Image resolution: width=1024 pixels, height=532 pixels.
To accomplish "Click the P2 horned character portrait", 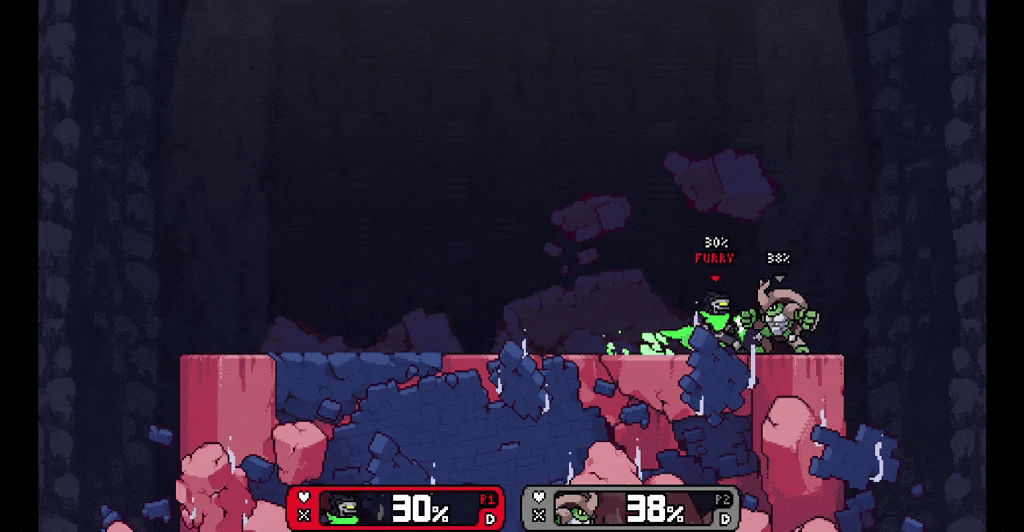I will click(x=578, y=509).
